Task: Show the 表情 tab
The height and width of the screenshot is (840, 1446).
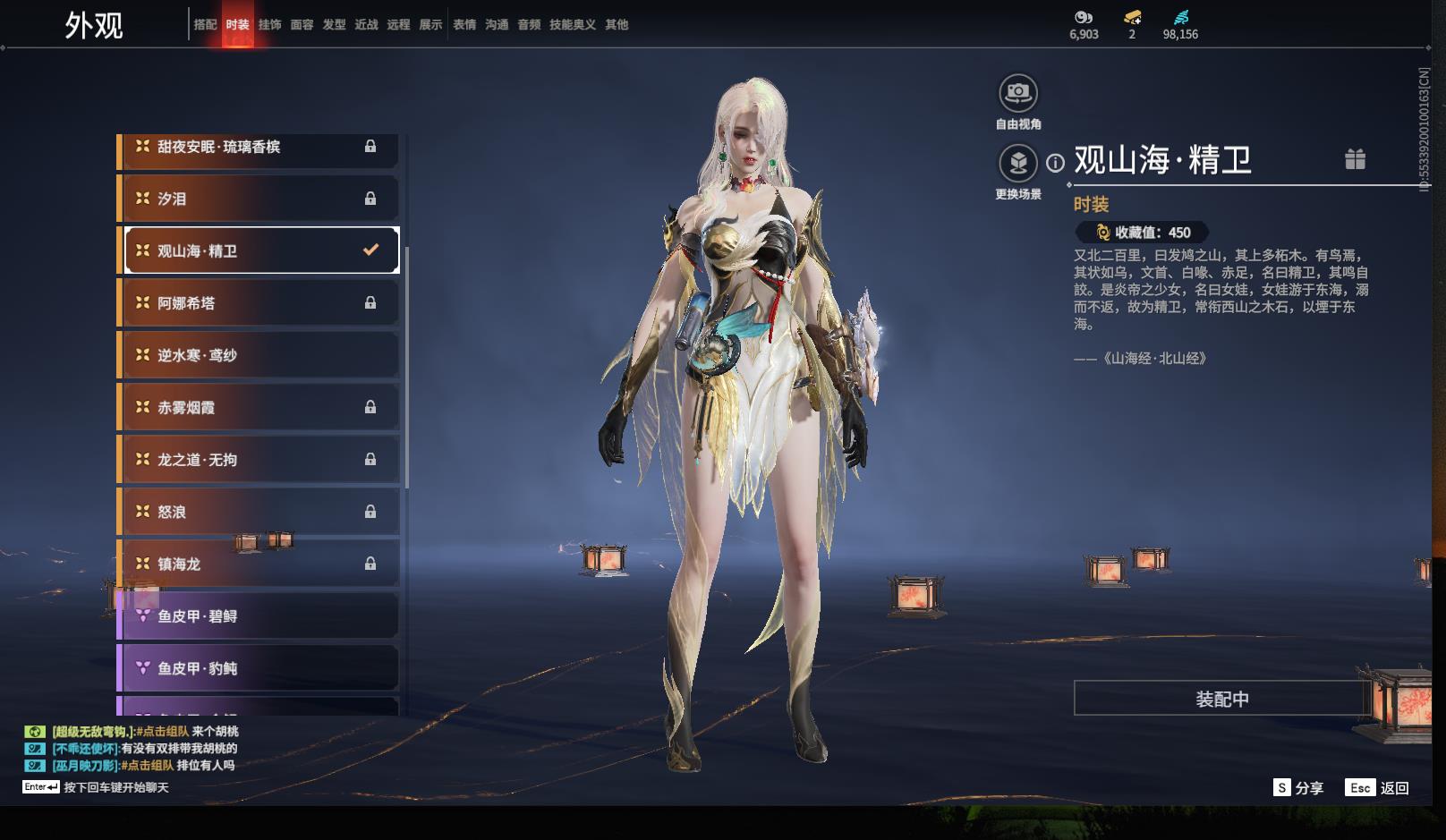Action: [464, 25]
